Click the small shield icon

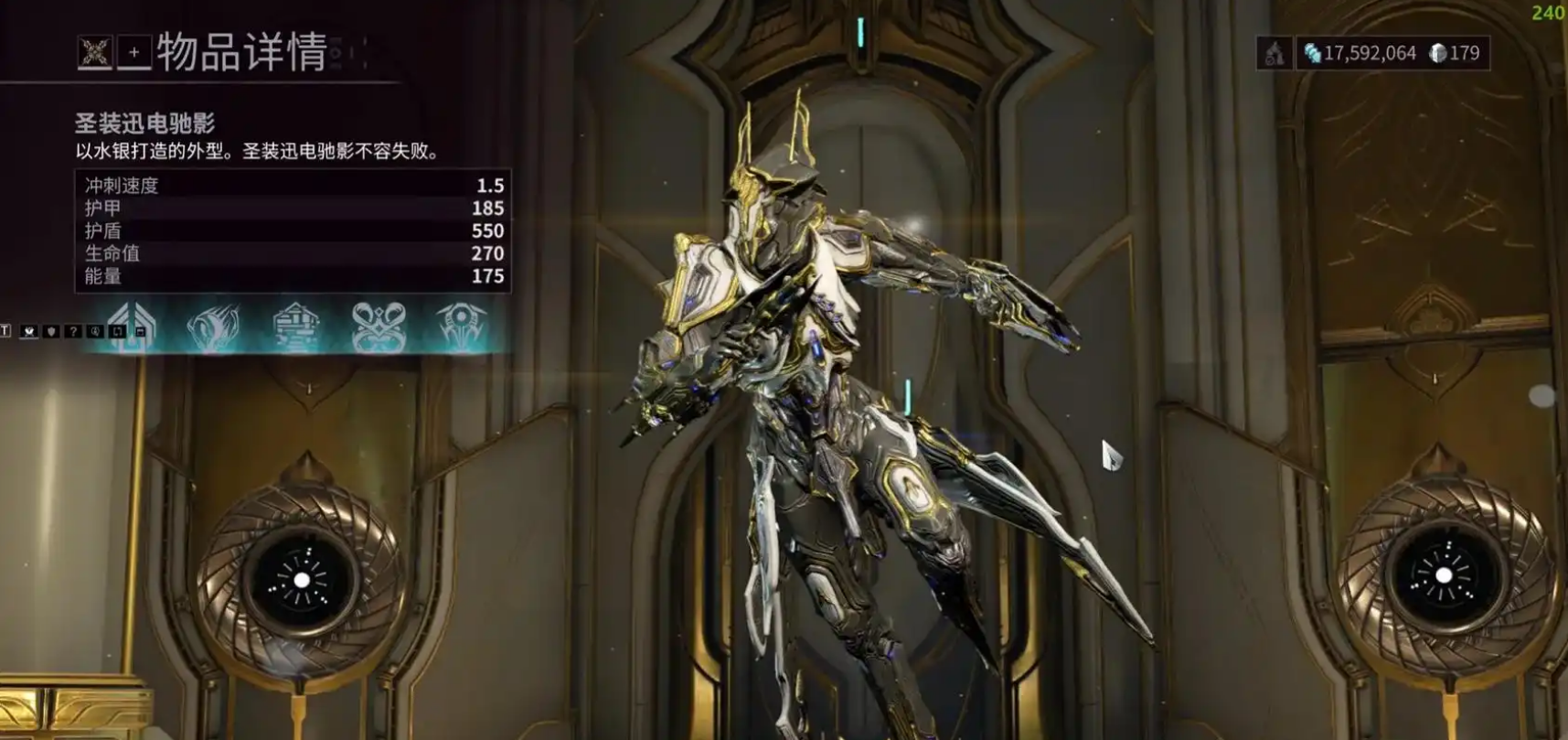[x=51, y=331]
